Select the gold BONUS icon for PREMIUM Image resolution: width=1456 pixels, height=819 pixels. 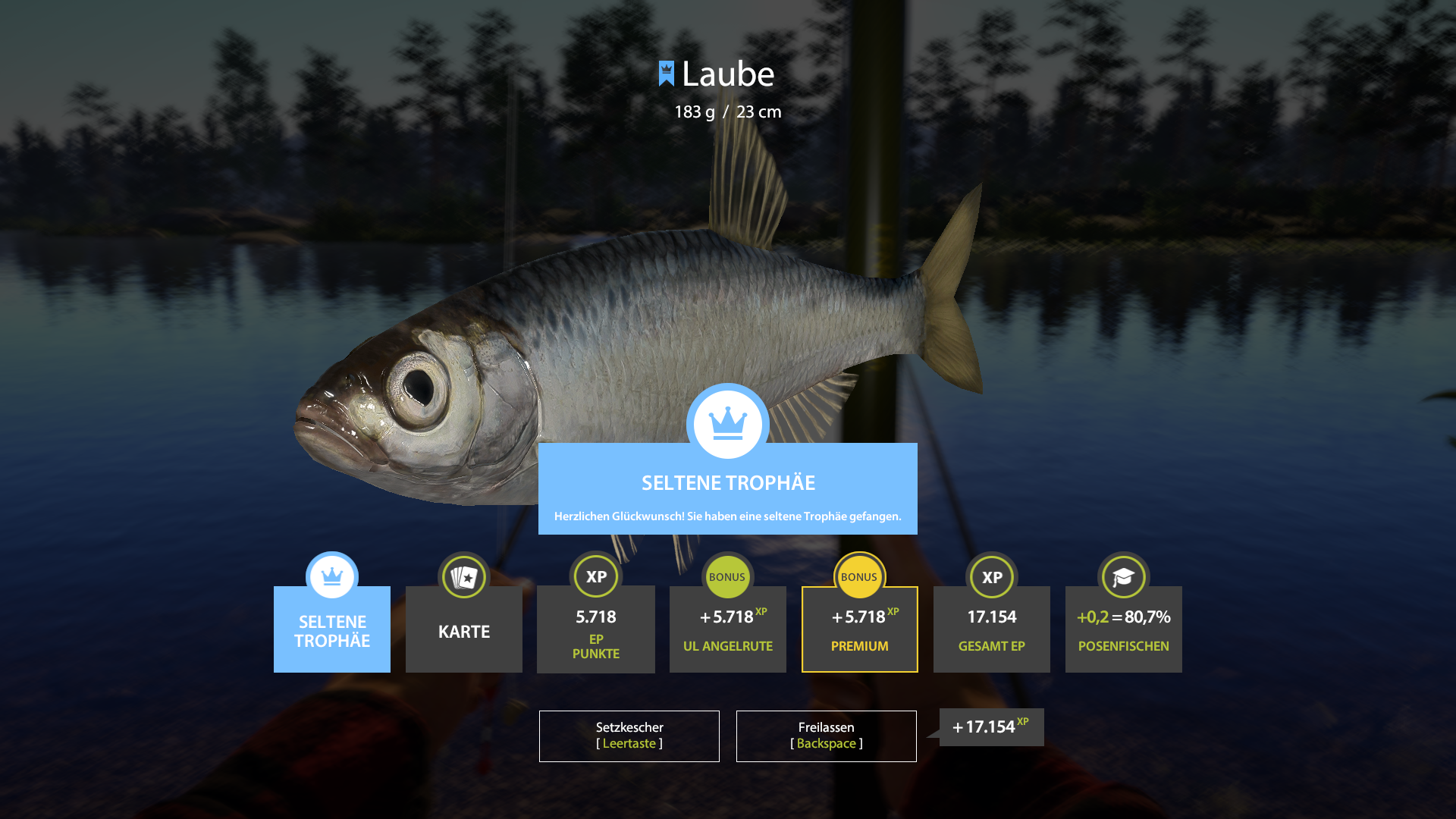859,577
